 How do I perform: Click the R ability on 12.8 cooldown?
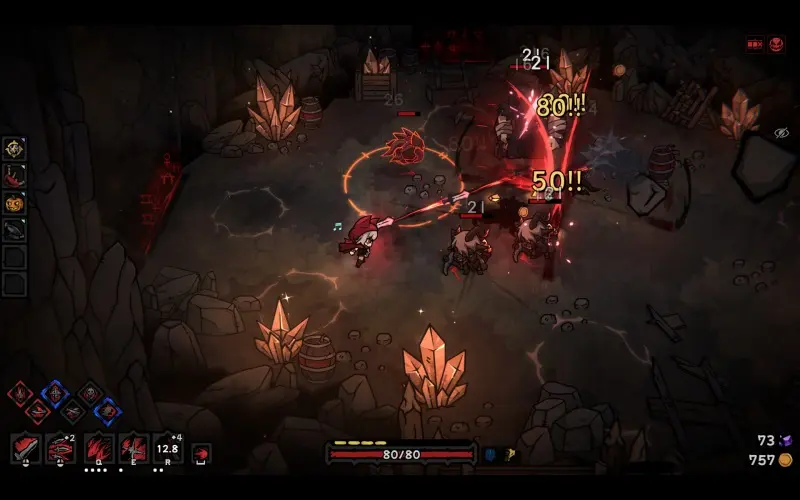(168, 448)
